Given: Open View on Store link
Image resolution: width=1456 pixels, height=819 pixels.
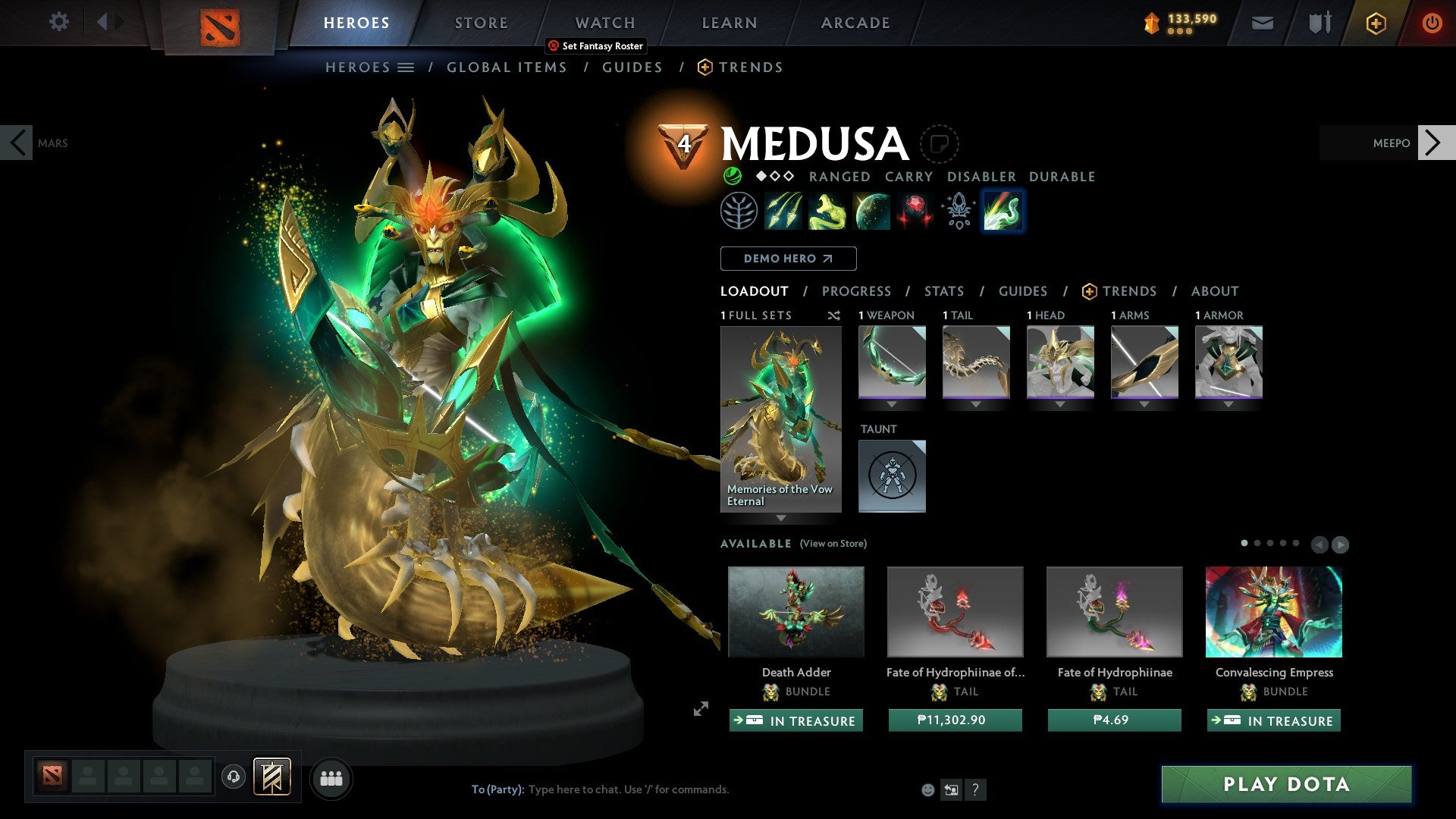Looking at the screenshot, I should [832, 544].
